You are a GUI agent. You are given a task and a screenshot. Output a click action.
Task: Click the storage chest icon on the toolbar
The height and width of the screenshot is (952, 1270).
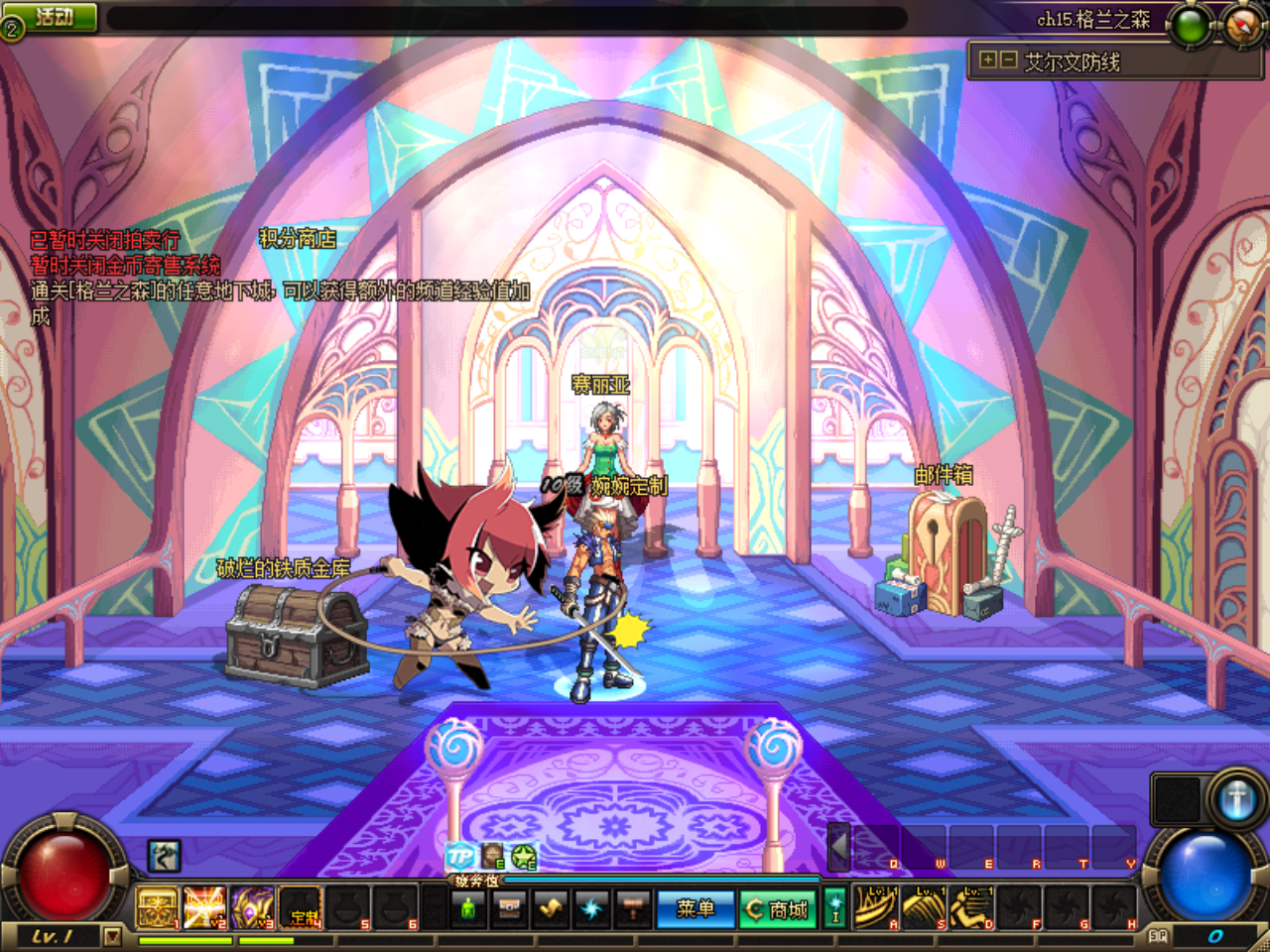pyautogui.click(x=509, y=907)
